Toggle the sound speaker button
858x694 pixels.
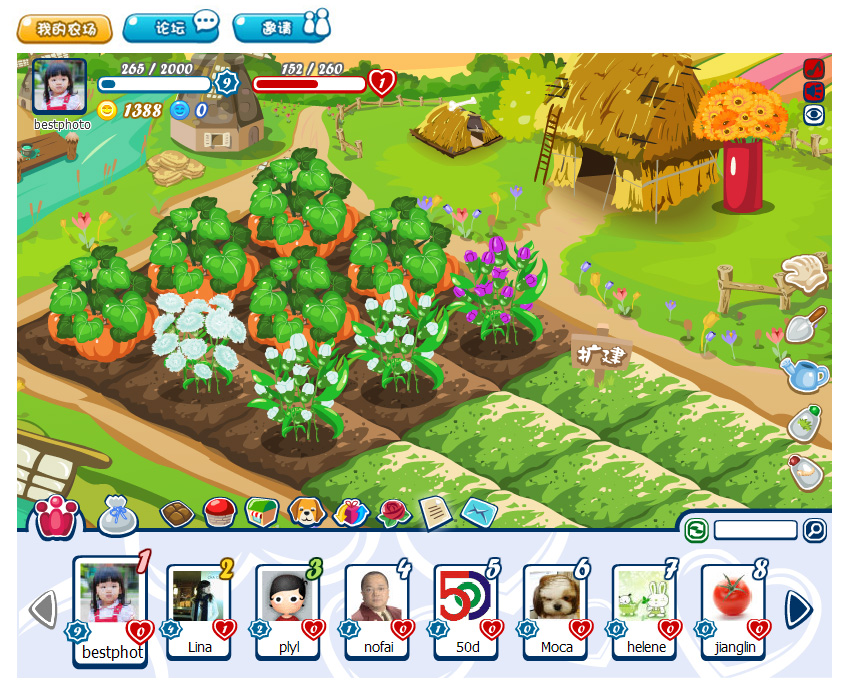click(814, 91)
